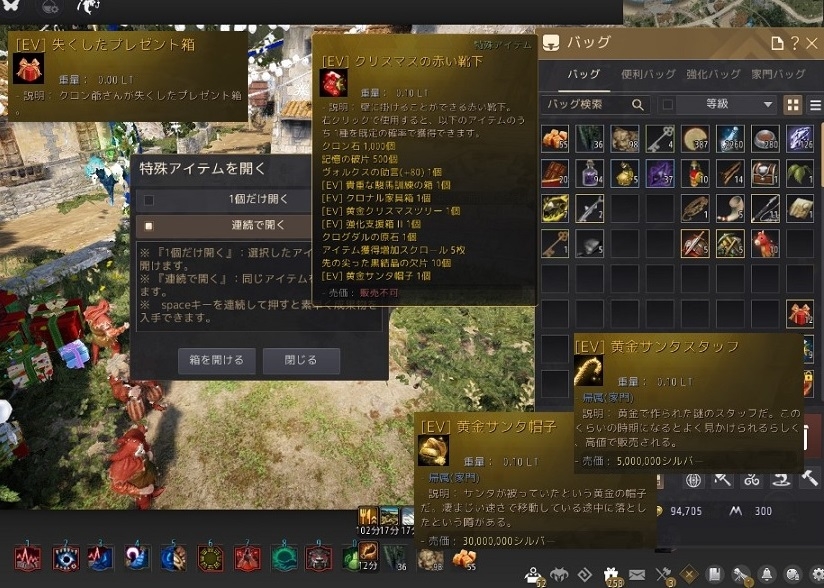This screenshot has width=824, height=588.
Task: Open the bag window help question mark
Action: [796, 44]
